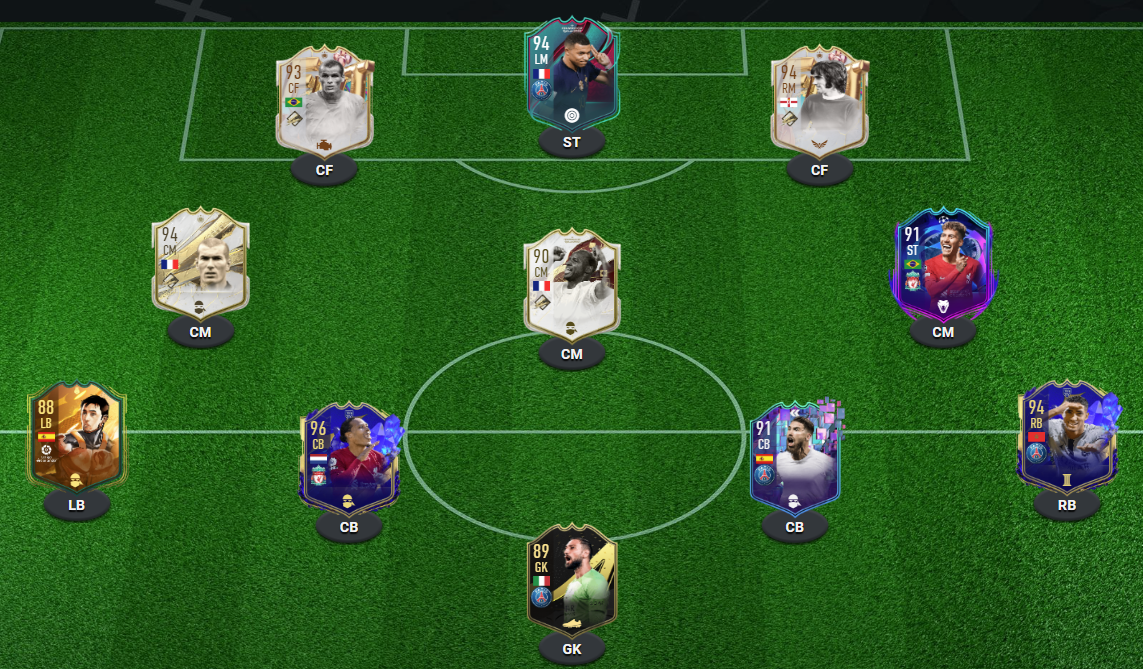Click the ST position badge under the striker
Viewport: 1143px width, 669px height.
pyautogui.click(x=571, y=143)
